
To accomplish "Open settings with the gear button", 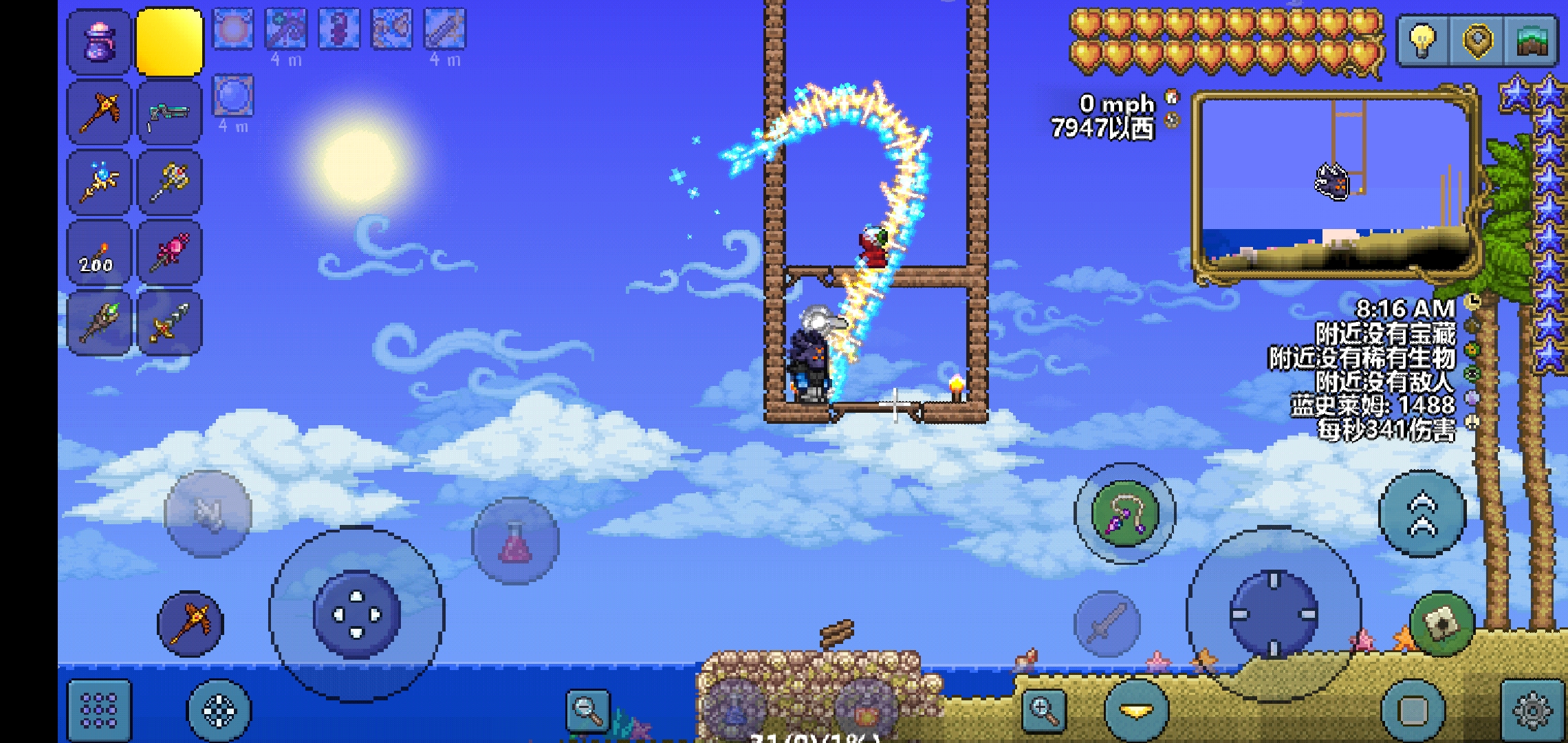I will pyautogui.click(x=1533, y=710).
